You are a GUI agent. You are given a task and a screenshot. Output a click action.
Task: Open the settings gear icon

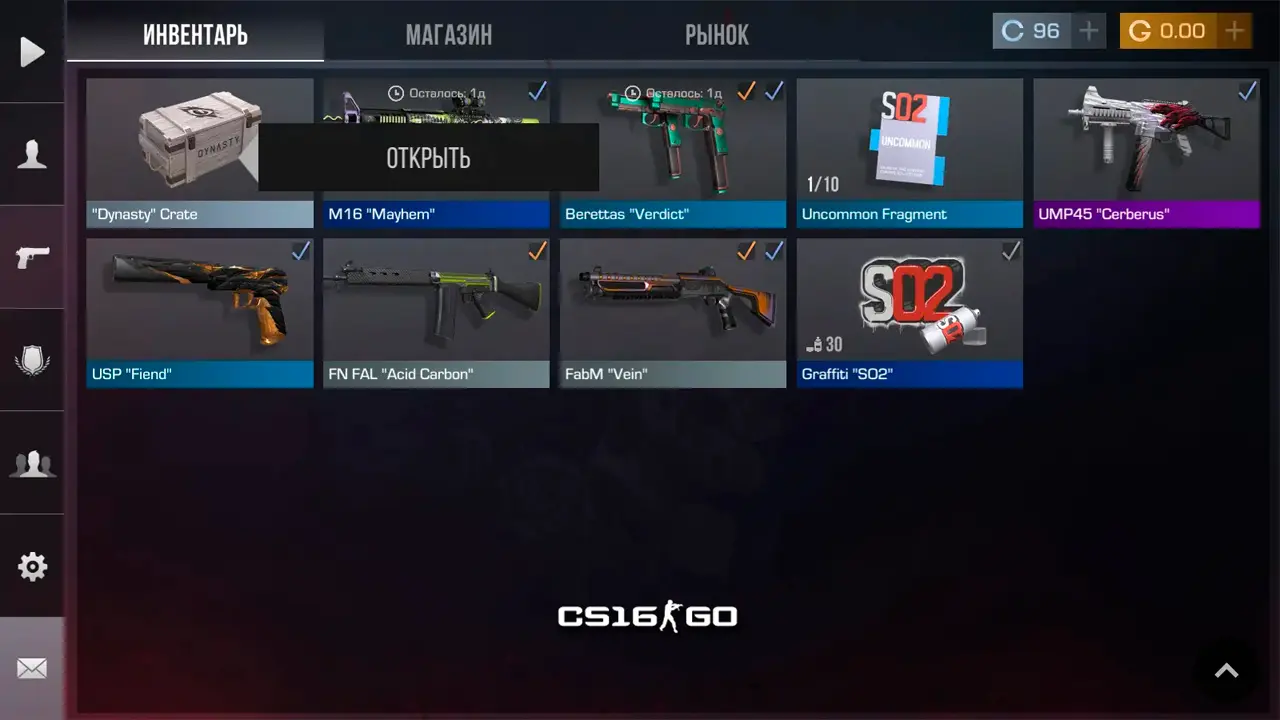(x=32, y=567)
